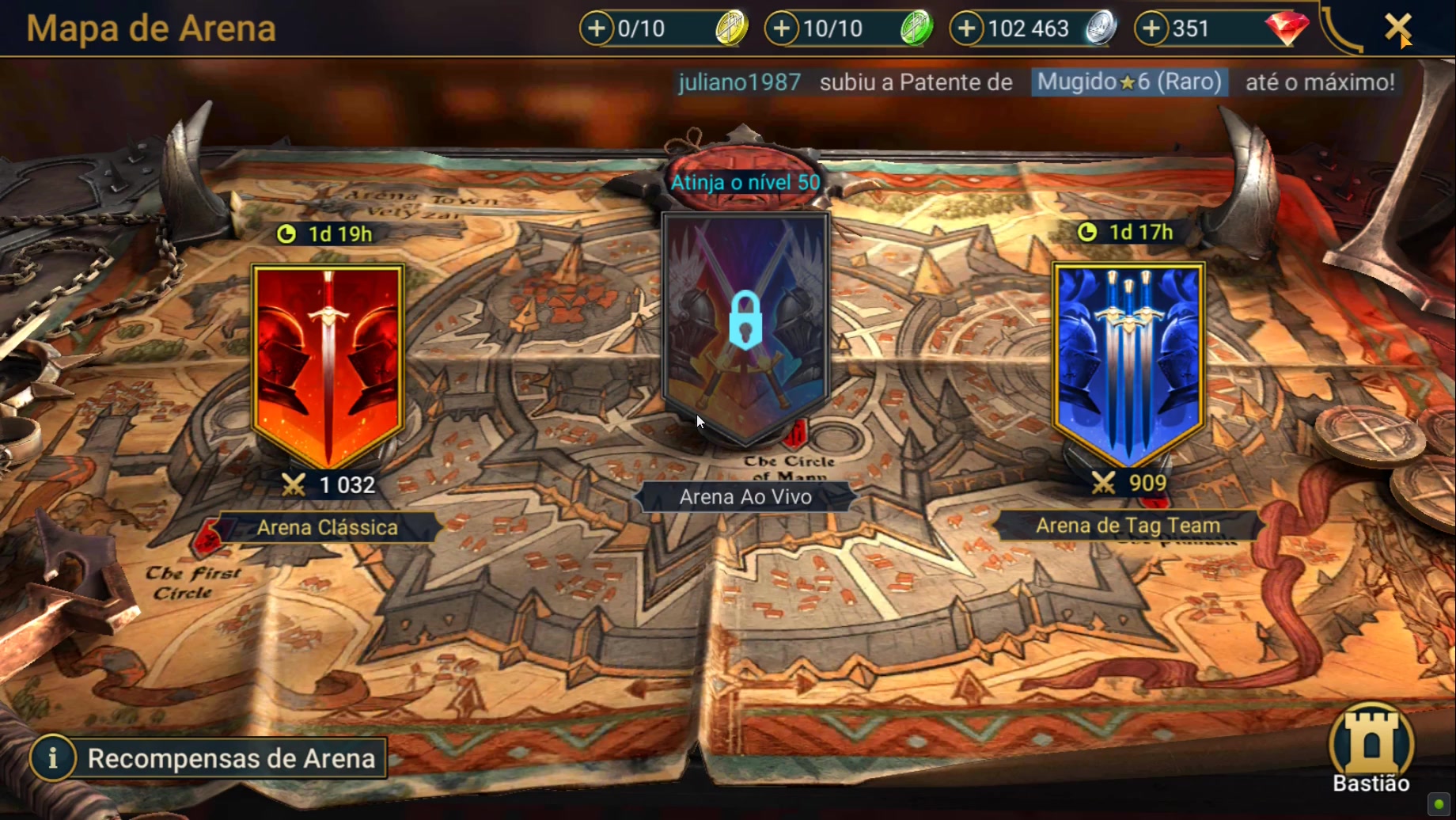
Task: Enter the Arena Clássica red banner
Action: tap(328, 364)
